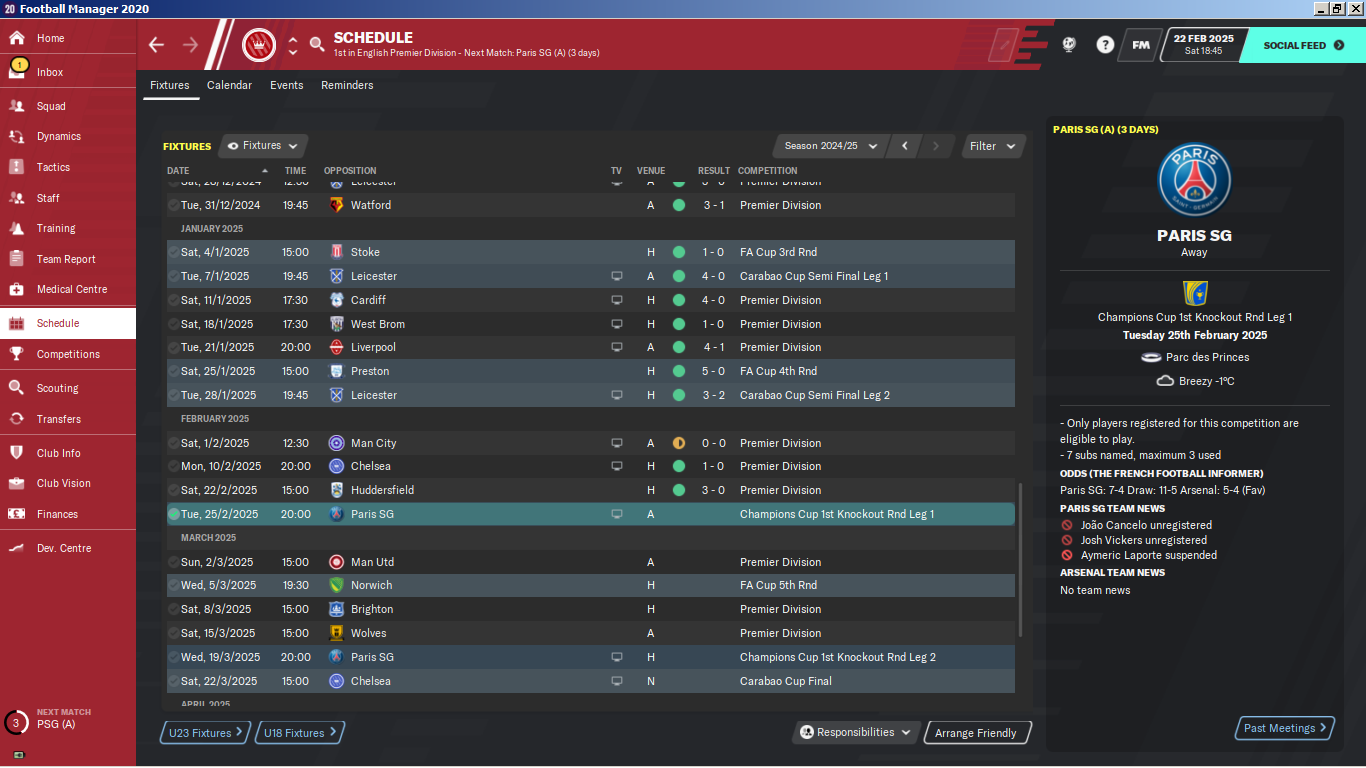Switch to the Calendar tab

[x=229, y=85]
